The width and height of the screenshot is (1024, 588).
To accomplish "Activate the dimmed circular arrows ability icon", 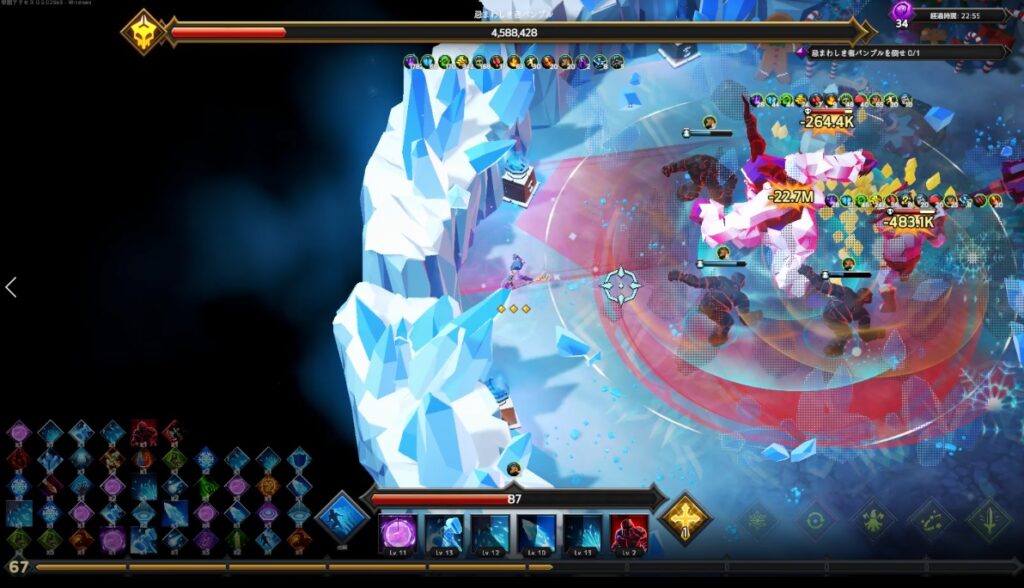I will 817,520.
